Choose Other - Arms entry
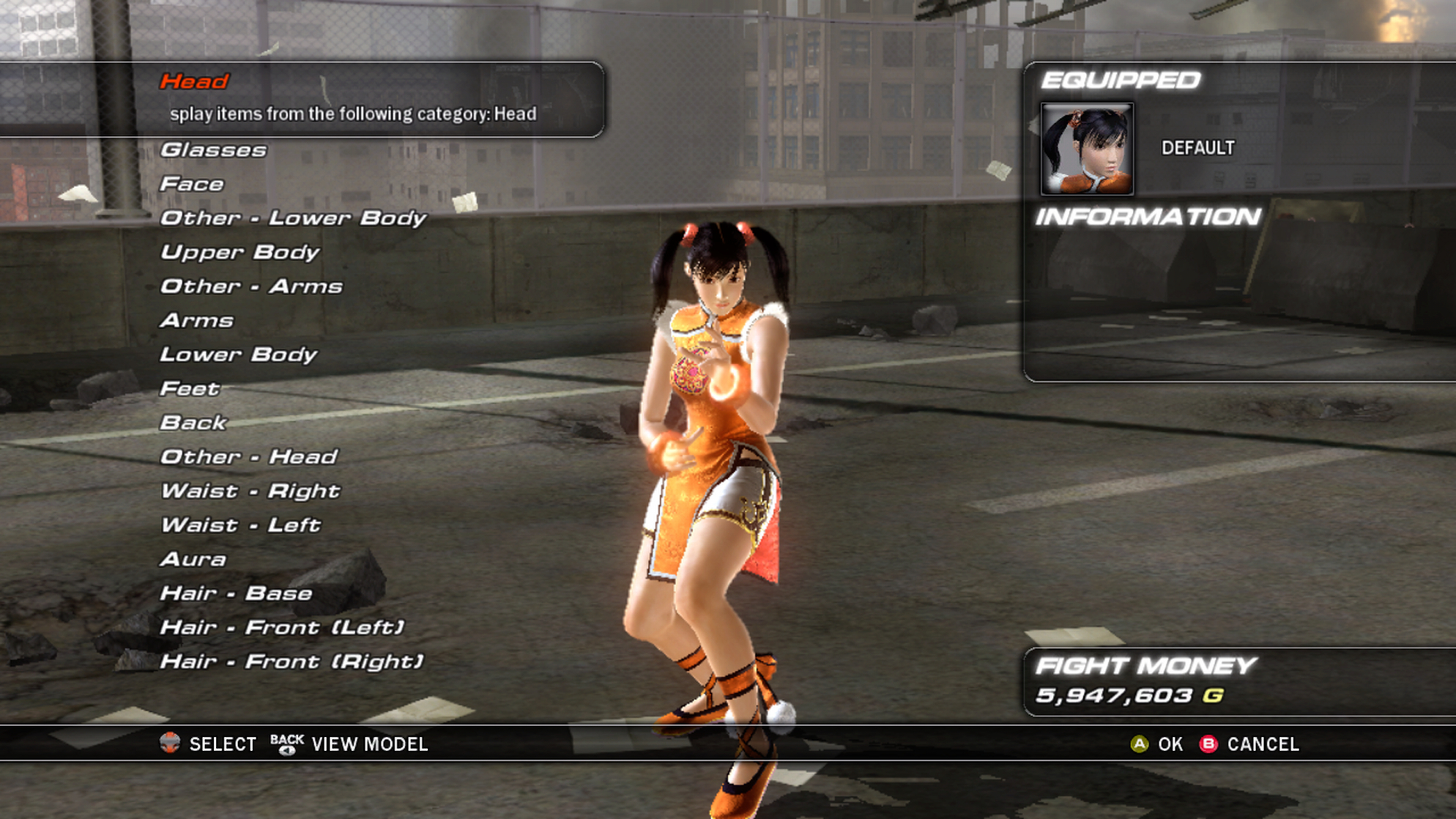 coord(251,286)
